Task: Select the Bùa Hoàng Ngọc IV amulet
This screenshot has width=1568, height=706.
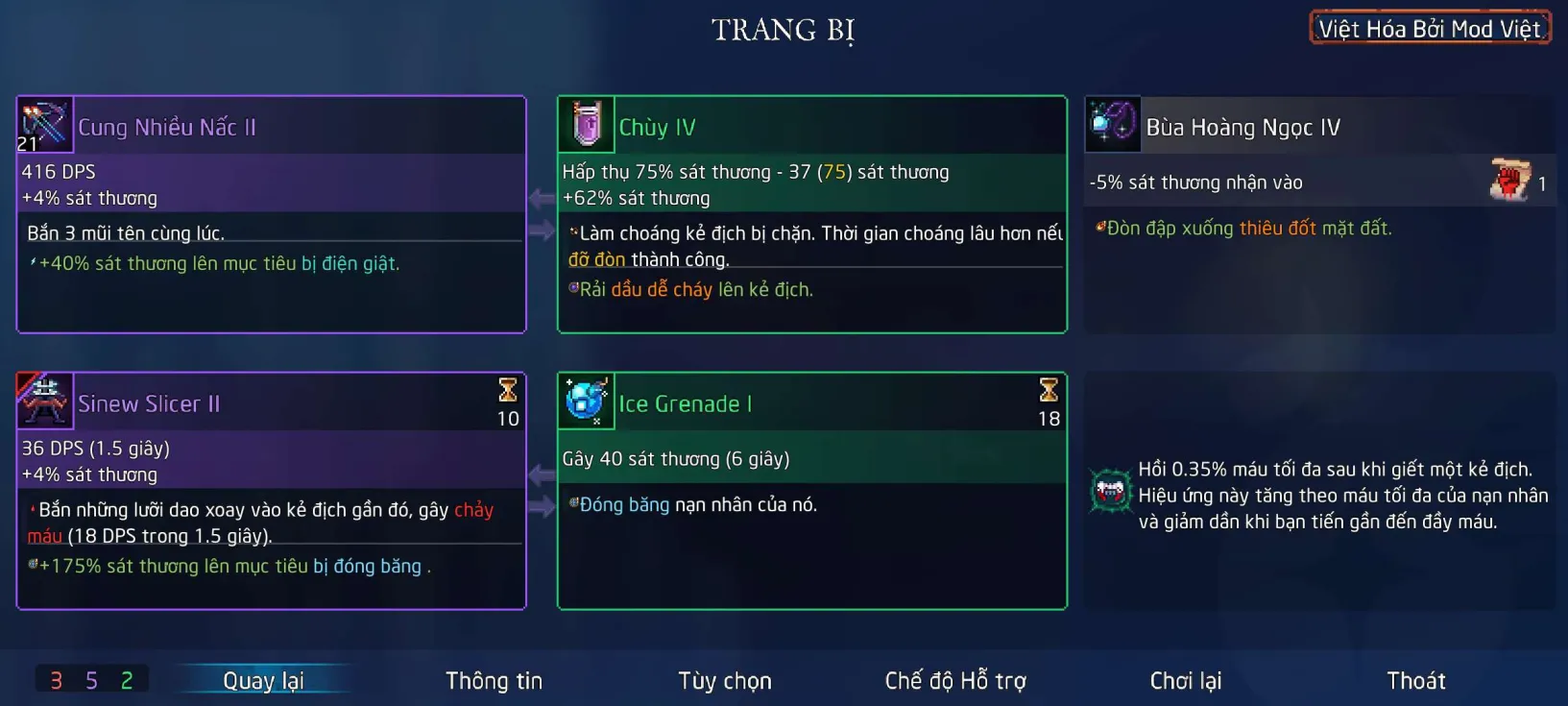Action: tap(1319, 214)
